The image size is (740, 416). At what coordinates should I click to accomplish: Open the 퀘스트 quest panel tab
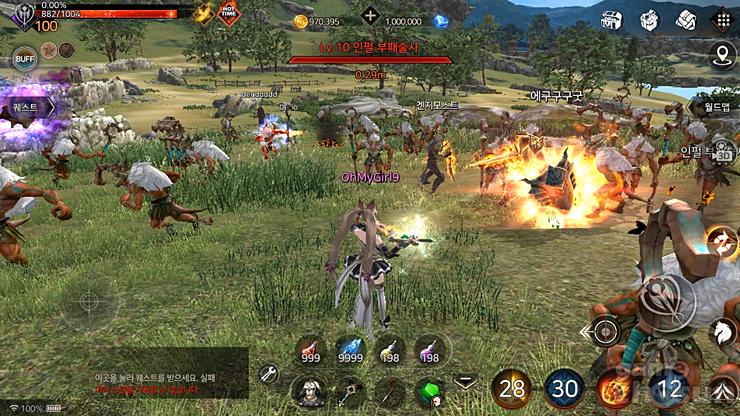(x=24, y=105)
